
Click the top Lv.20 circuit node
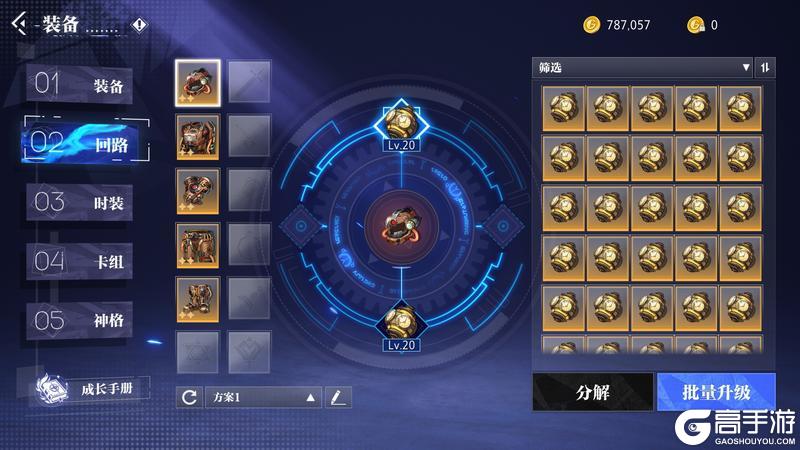(399, 122)
